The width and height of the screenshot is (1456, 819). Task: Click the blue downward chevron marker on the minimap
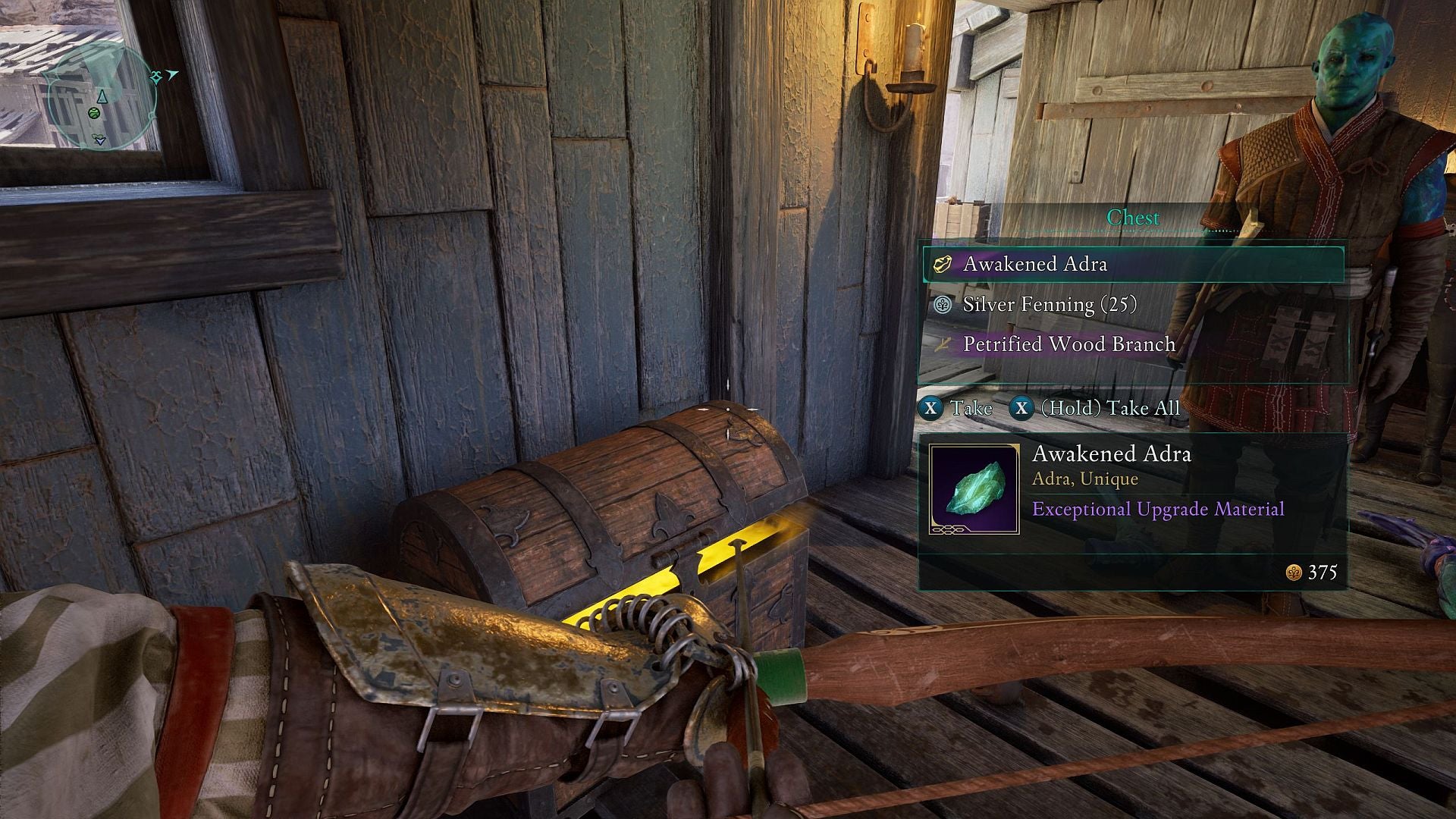pyautogui.click(x=100, y=142)
